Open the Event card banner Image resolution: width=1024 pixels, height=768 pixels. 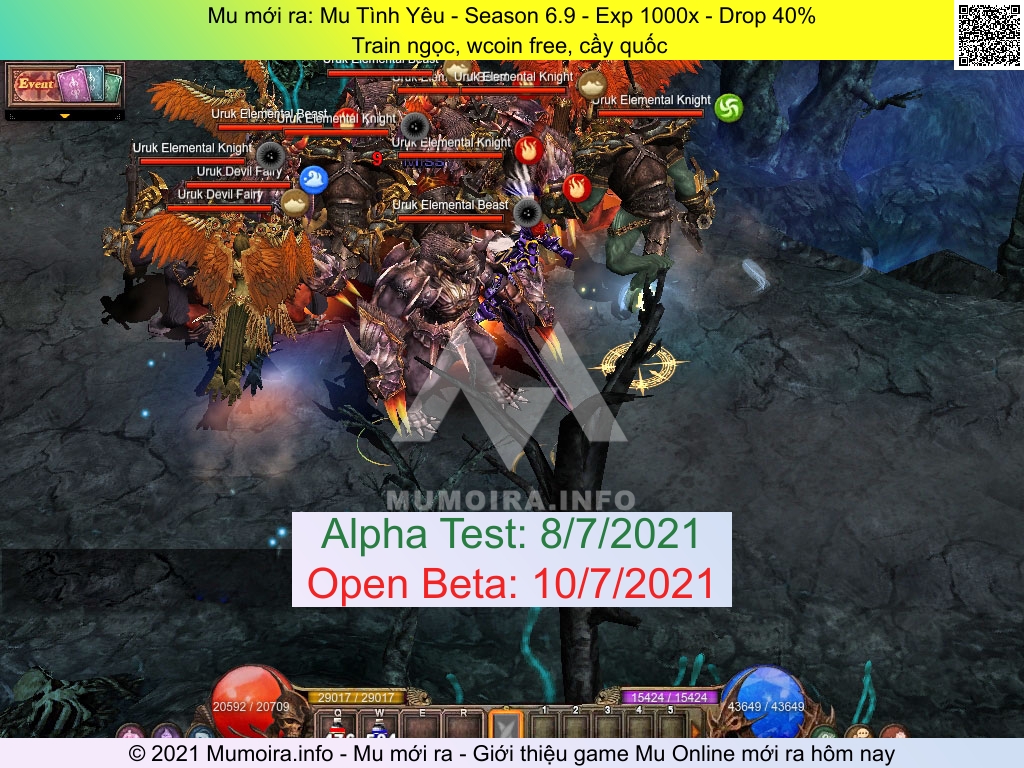[65, 85]
